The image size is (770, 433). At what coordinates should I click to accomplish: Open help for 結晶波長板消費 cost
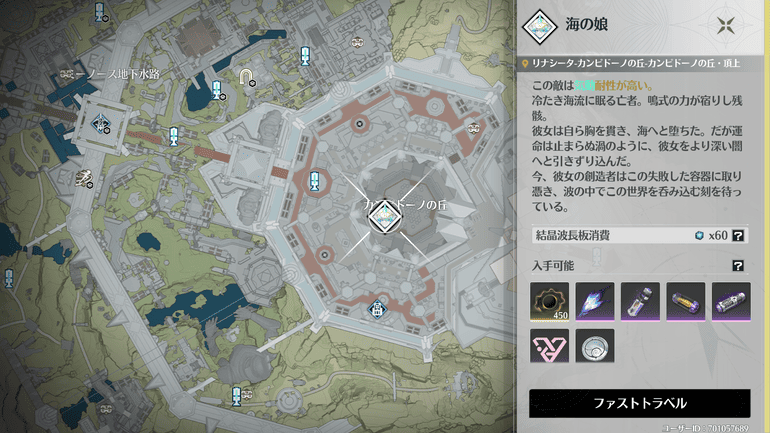pos(738,236)
